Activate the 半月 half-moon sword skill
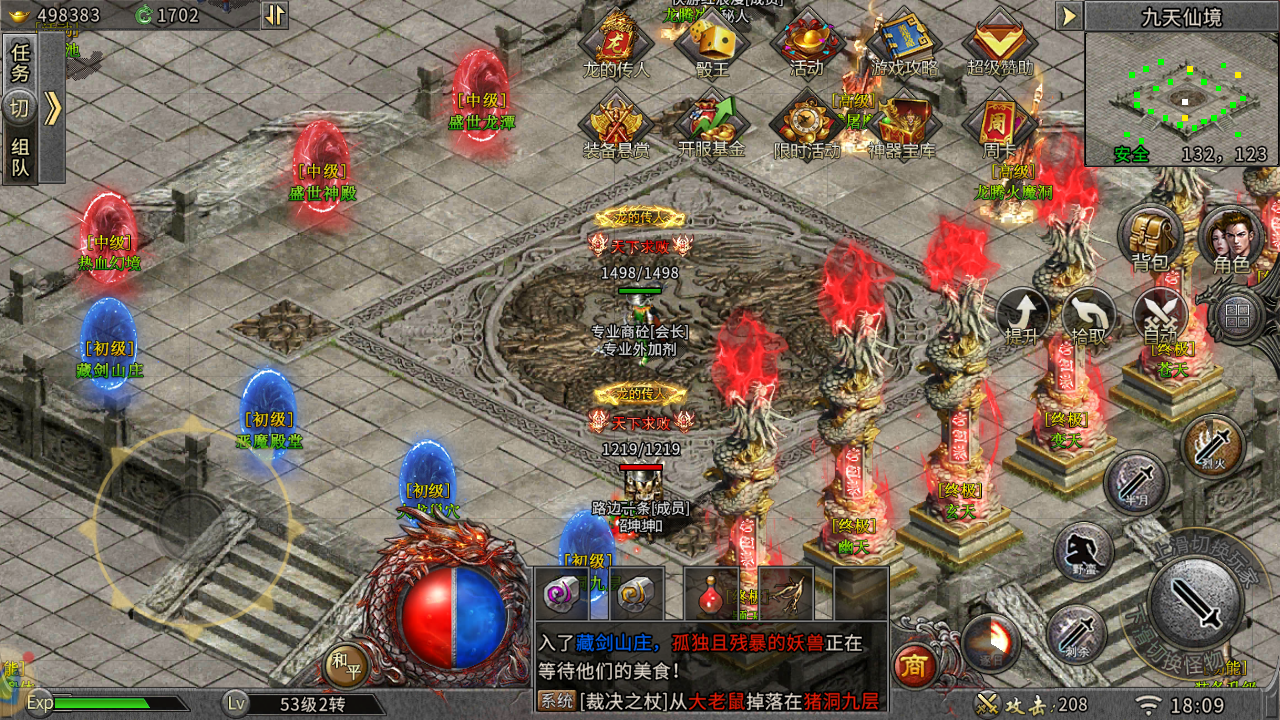Screen dimensions: 1280x720 [x=1136, y=482]
